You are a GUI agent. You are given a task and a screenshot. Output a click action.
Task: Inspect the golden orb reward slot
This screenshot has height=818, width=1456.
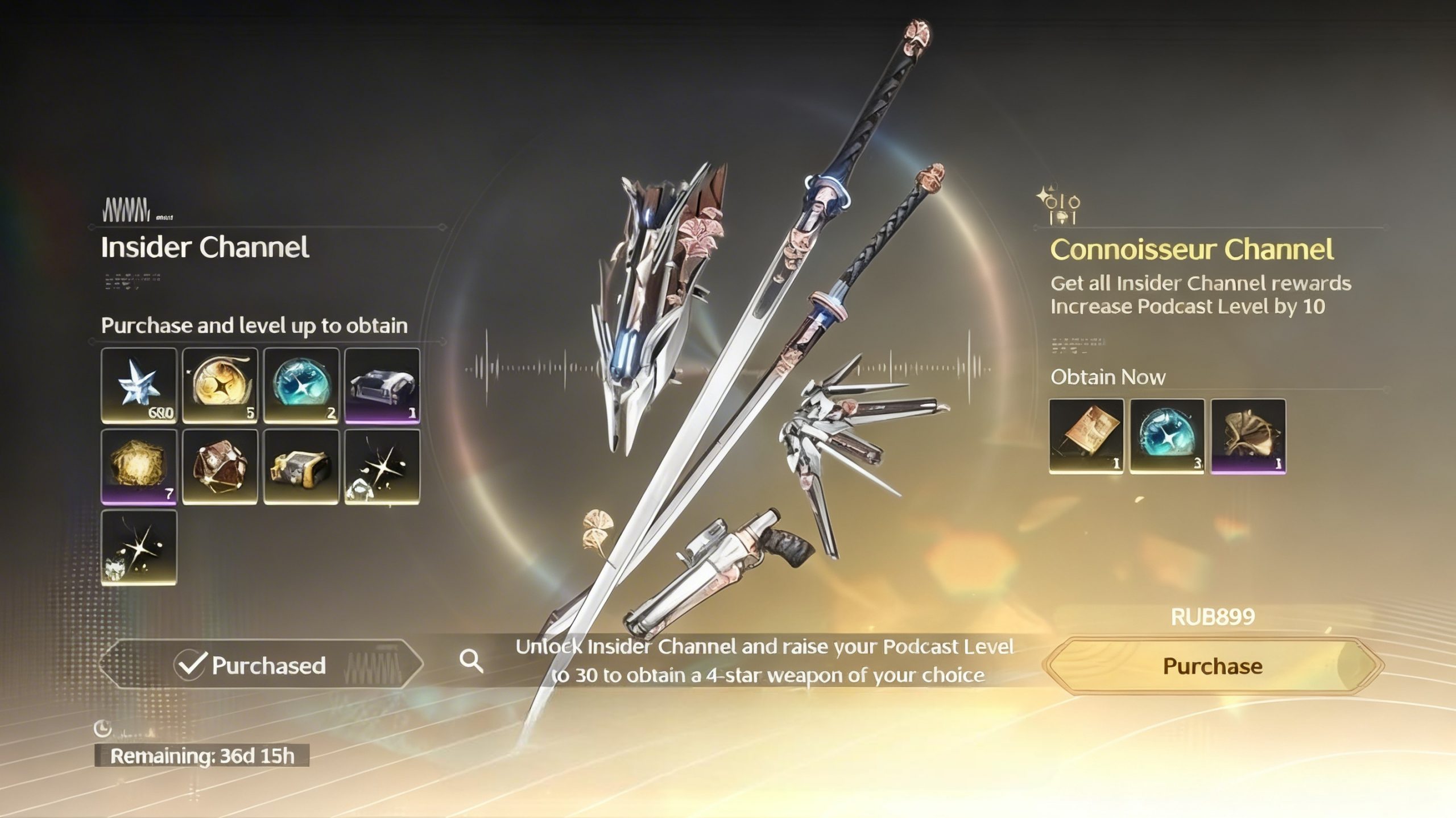(x=220, y=386)
